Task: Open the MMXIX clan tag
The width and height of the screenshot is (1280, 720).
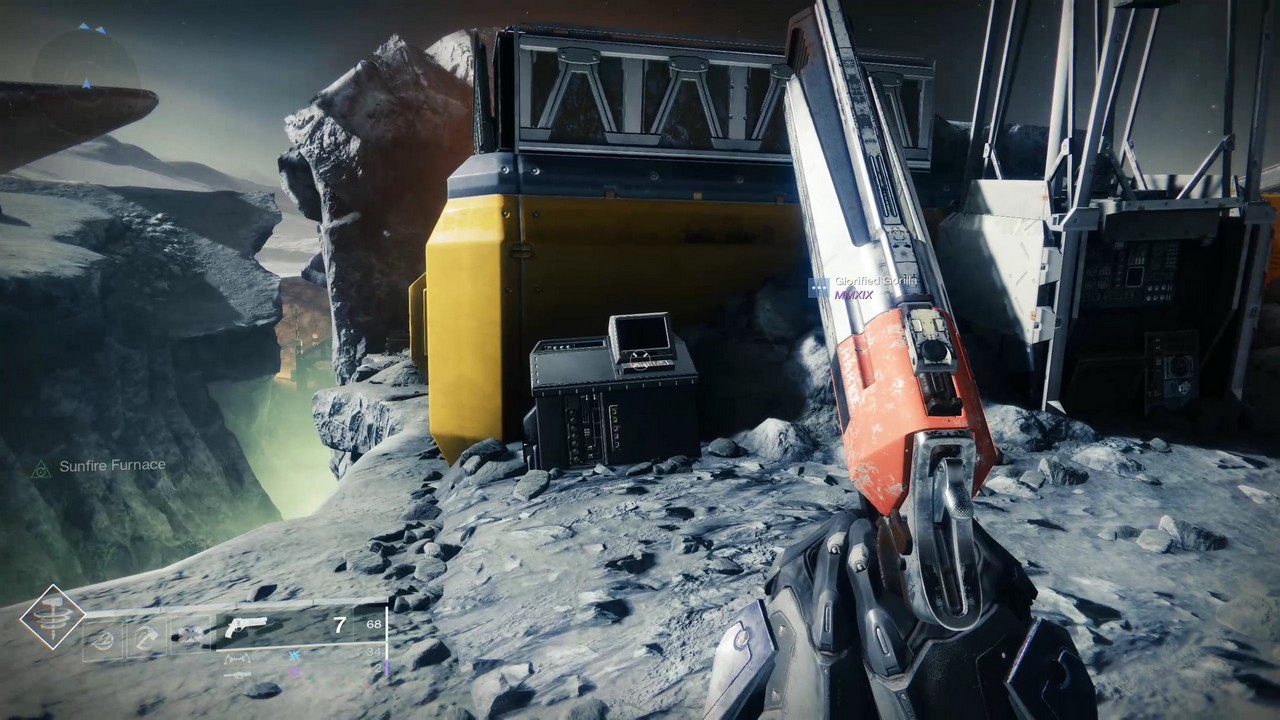Action: click(x=854, y=294)
